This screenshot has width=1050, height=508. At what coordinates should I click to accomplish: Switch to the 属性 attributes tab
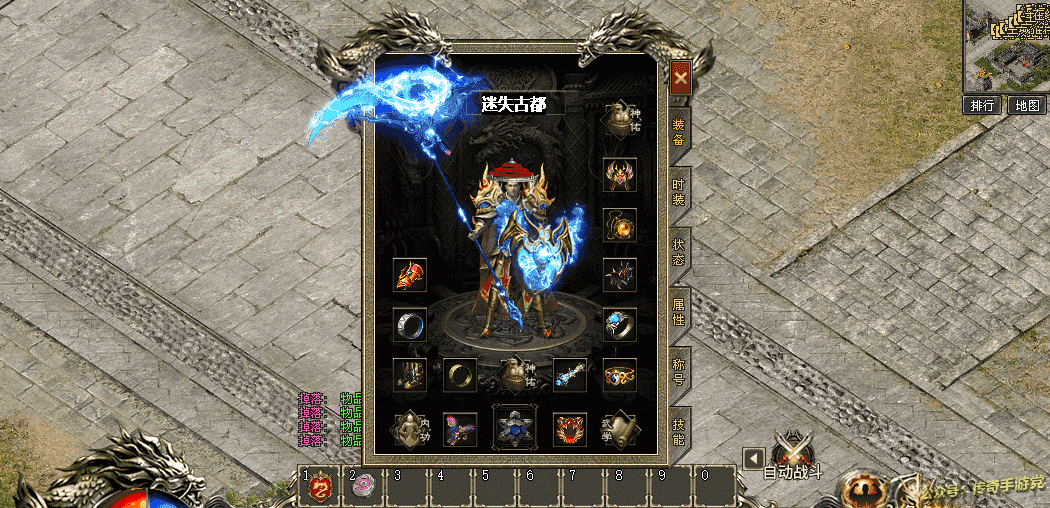click(679, 312)
